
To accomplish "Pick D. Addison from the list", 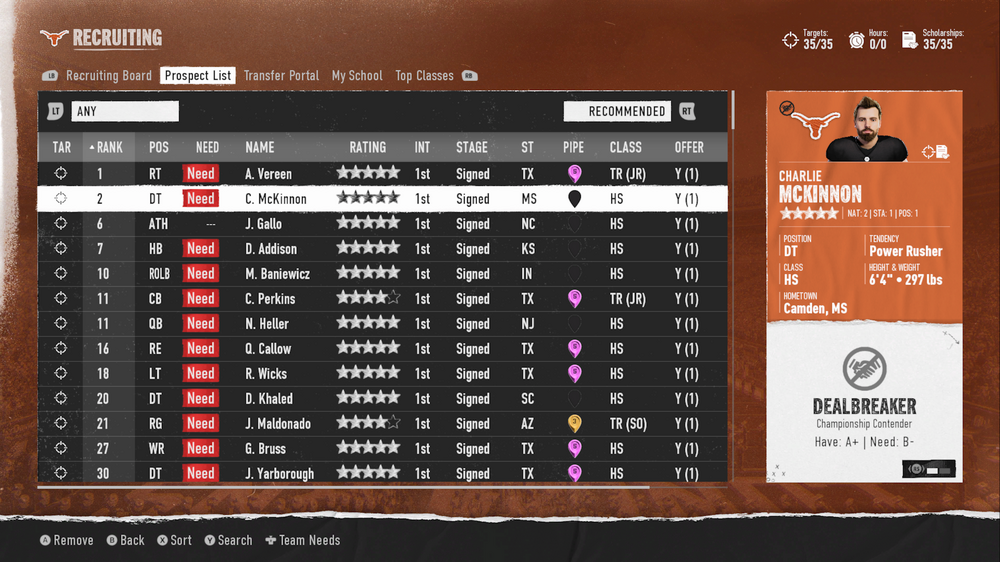I will (270, 249).
